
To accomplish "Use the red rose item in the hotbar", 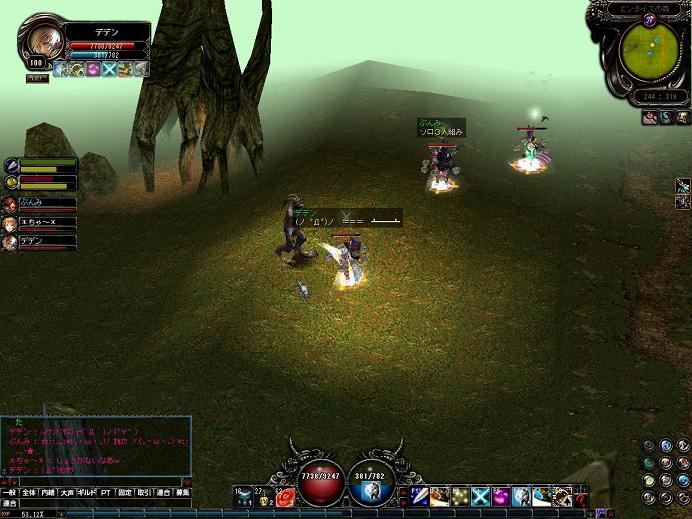I will click(285, 496).
